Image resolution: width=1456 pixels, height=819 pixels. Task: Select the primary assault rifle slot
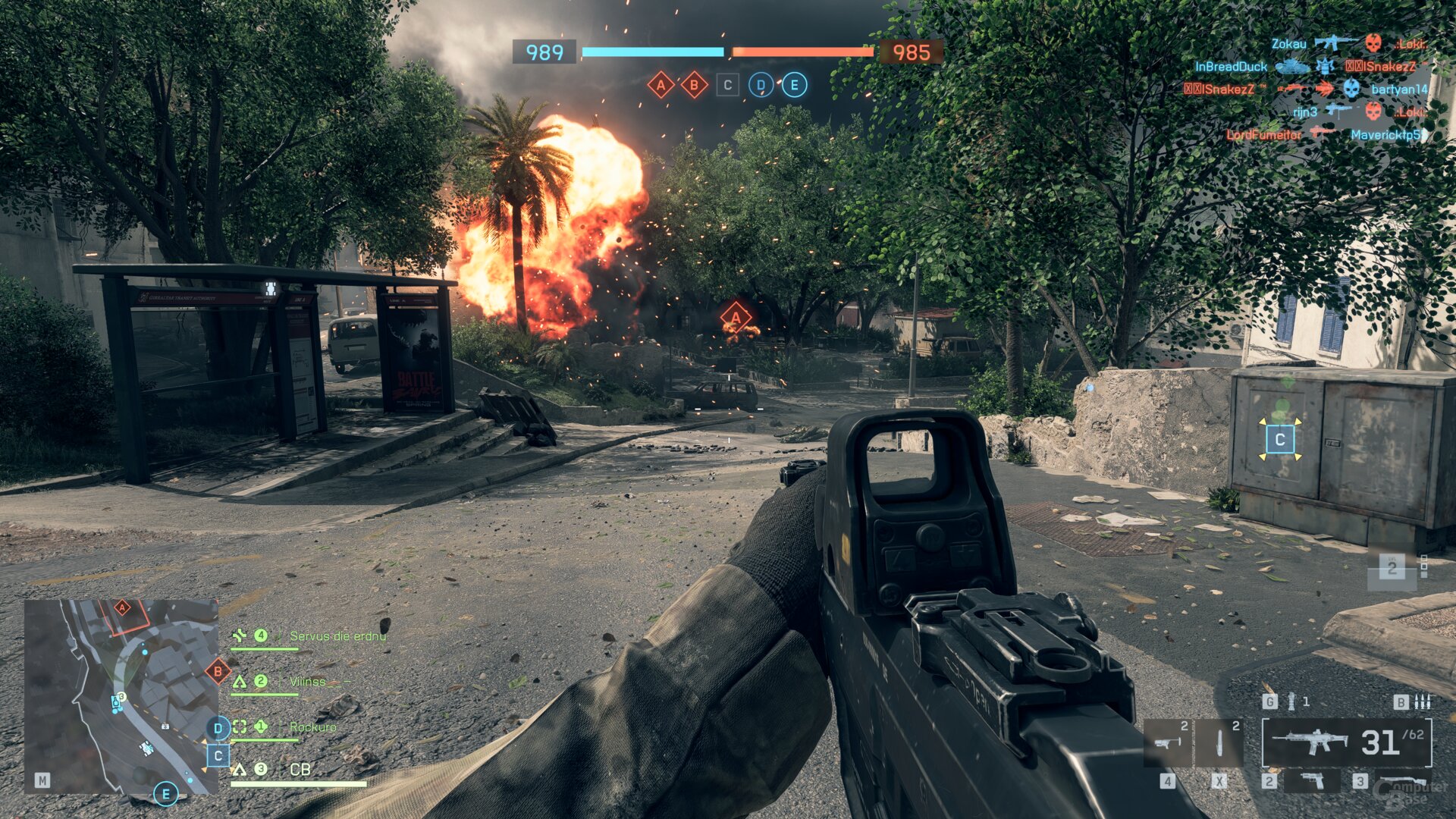tap(1346, 743)
